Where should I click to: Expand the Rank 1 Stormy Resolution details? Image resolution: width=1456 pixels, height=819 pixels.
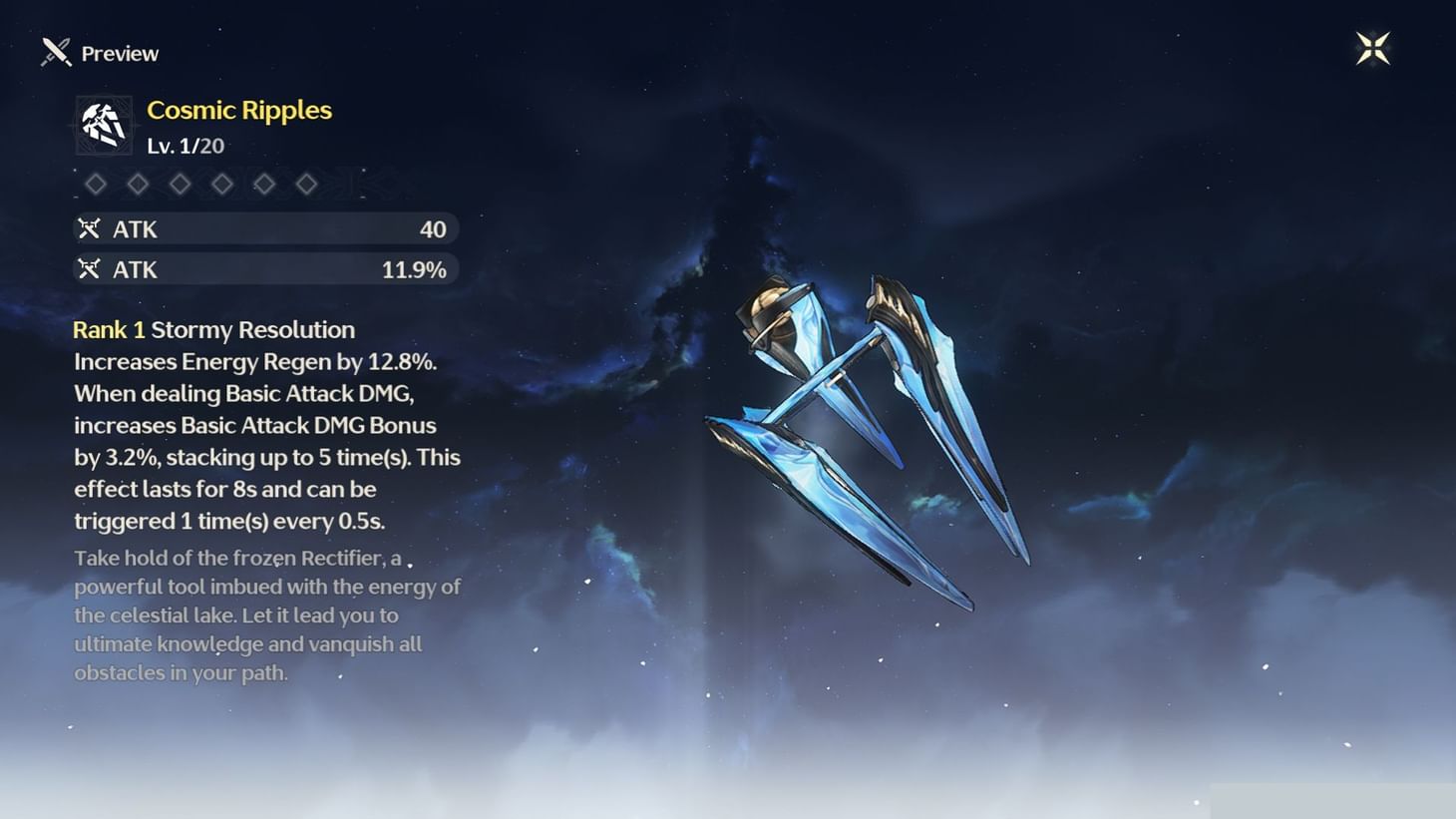(213, 329)
